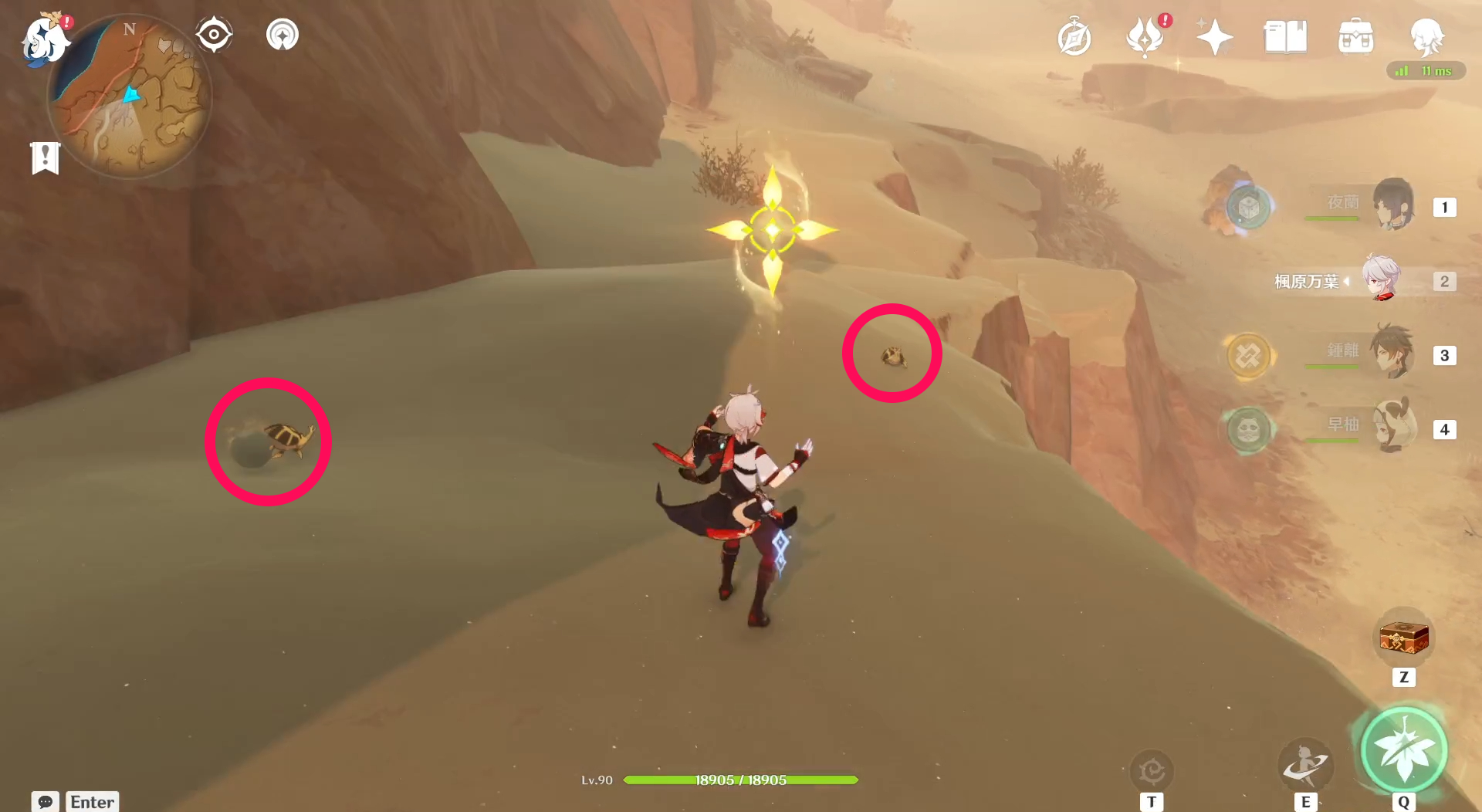Open the Archive book icon

[1285, 34]
